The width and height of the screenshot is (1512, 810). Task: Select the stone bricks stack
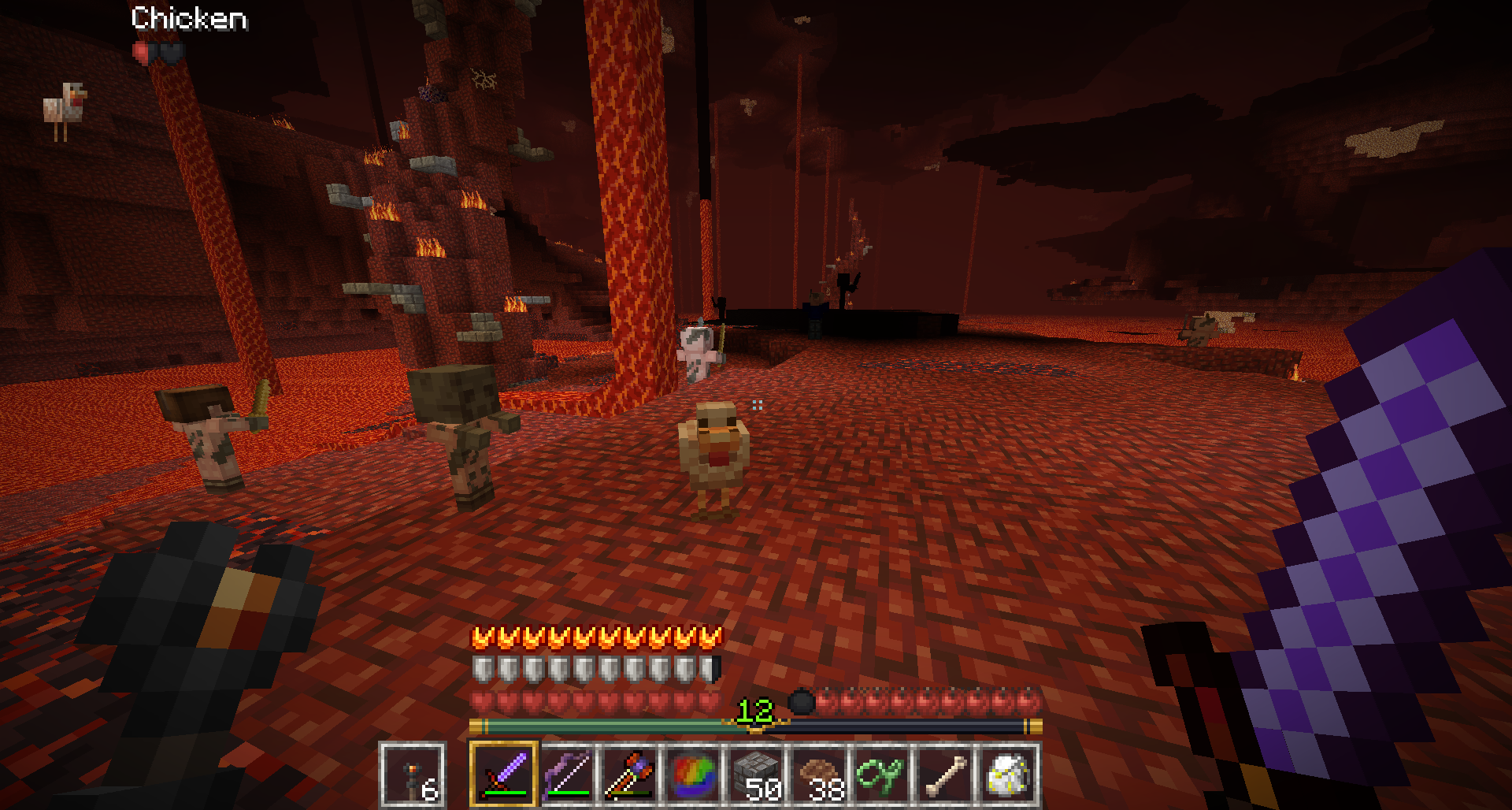point(756,775)
